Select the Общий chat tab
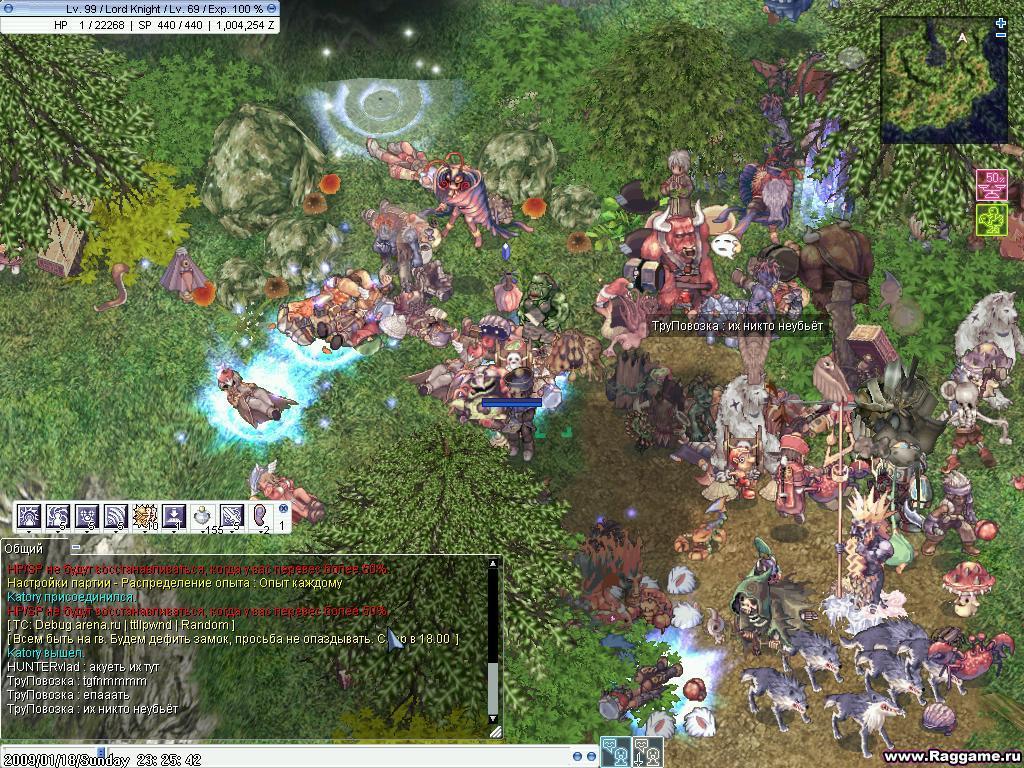 (x=24, y=548)
